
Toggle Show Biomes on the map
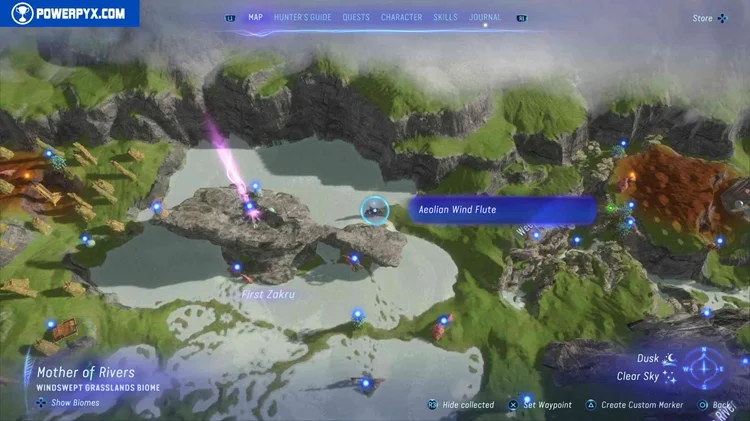[69, 403]
